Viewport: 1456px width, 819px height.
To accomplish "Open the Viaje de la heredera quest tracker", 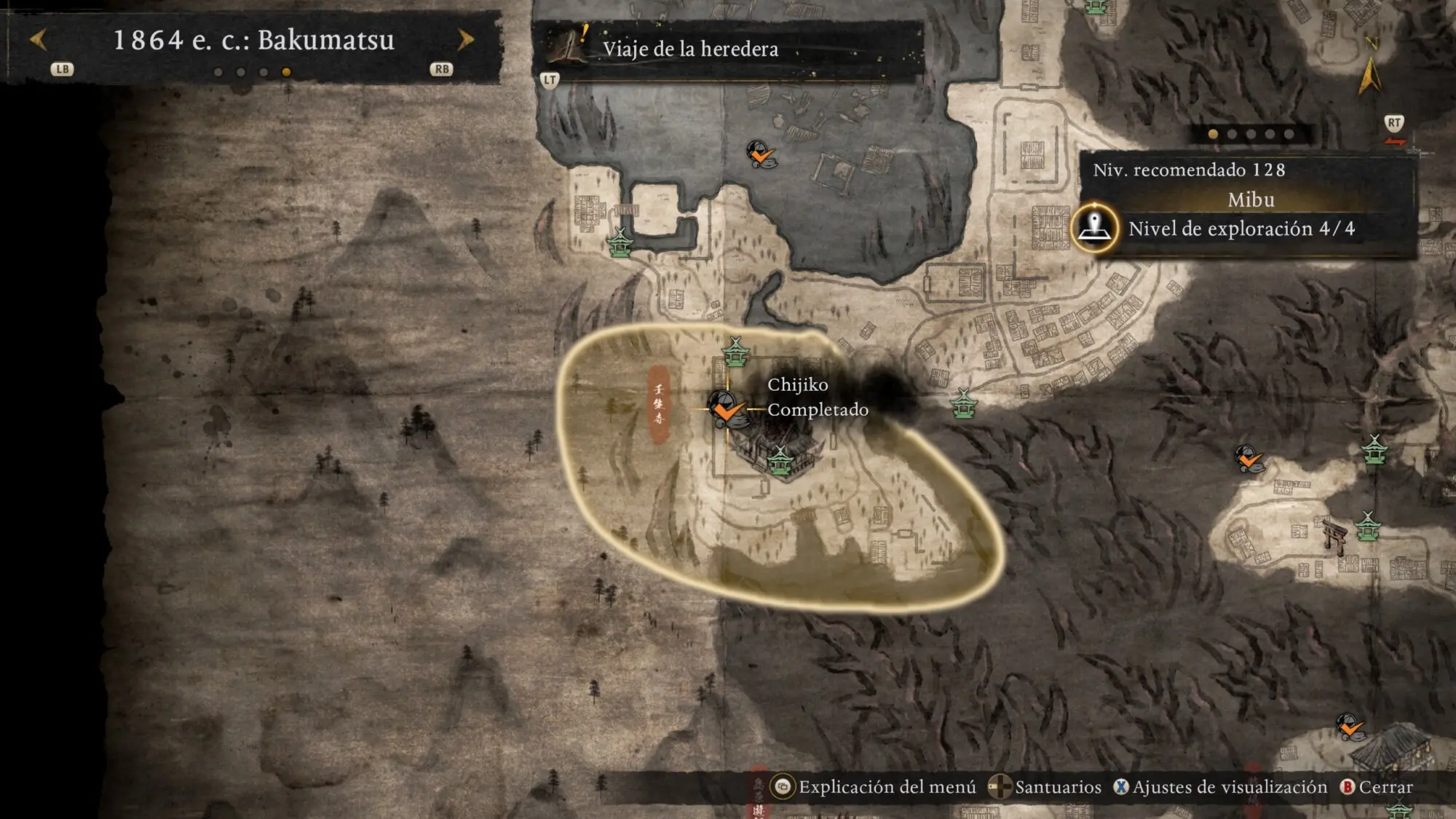I will (x=689, y=49).
